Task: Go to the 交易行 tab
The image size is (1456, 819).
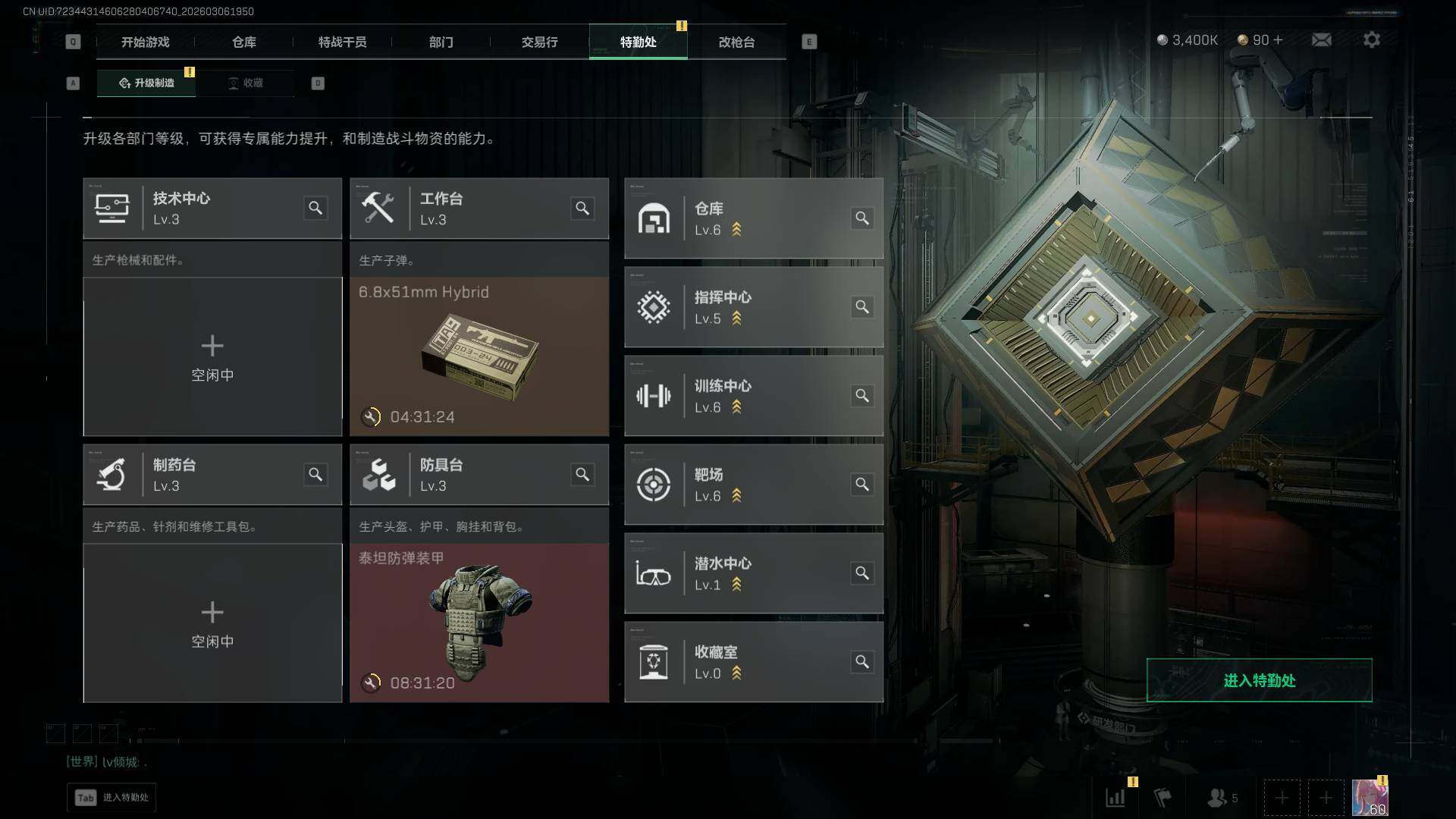Action: [x=539, y=42]
